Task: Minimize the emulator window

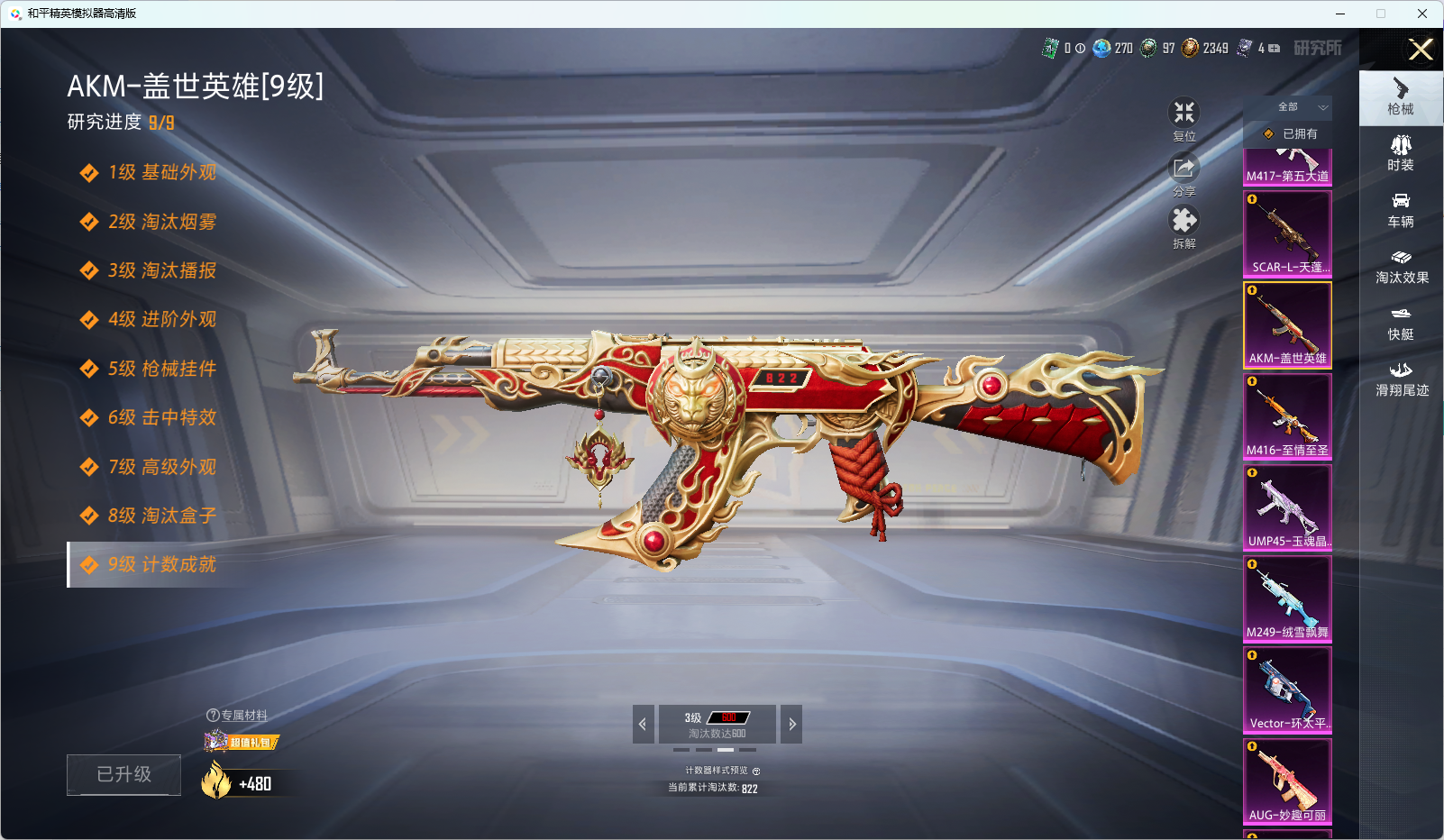Action: [1340, 14]
